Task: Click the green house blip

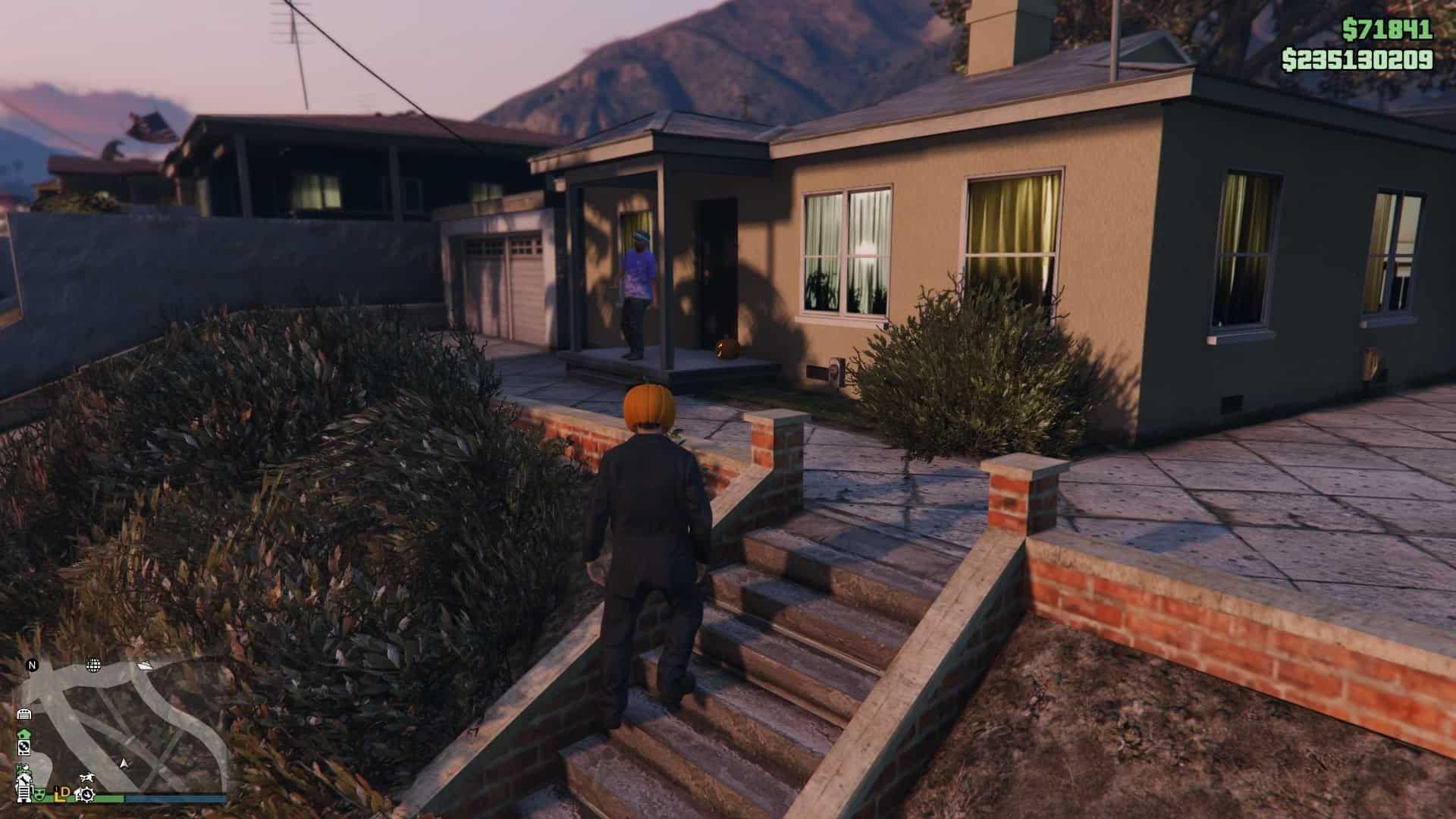Action: point(24,734)
